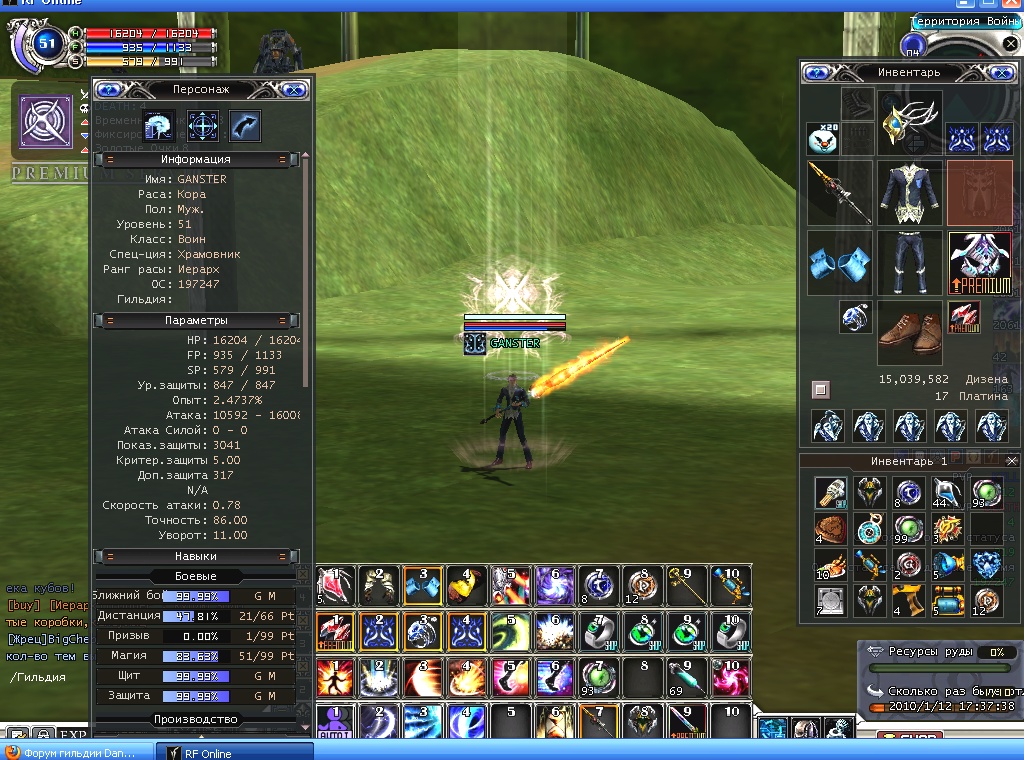
Task: Select the equipped winged helmet slot
Action: (x=909, y=123)
